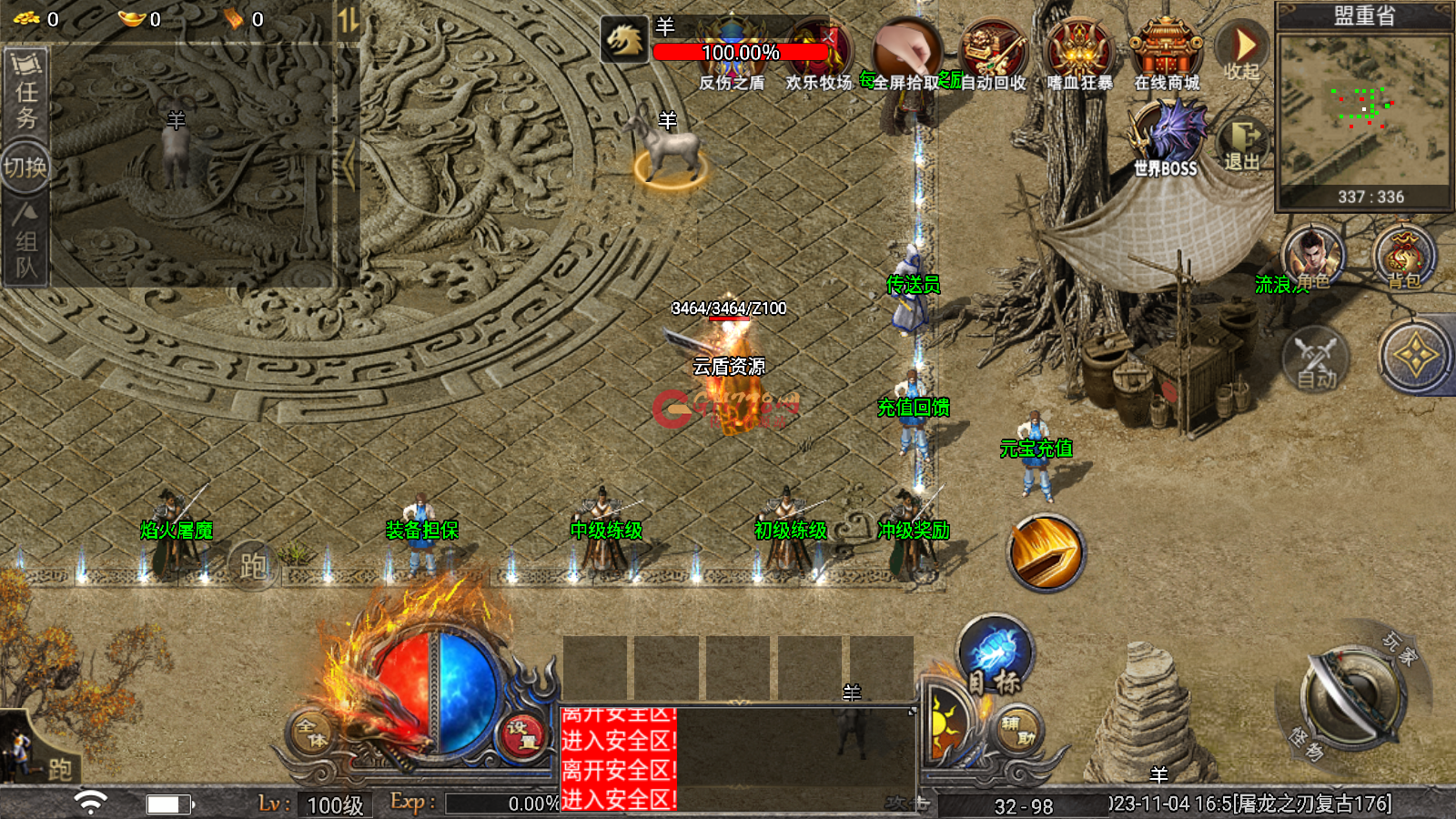This screenshot has width=1456, height=819.
Task: Activate the 反伤之盾 shield icon
Action: tap(732, 53)
